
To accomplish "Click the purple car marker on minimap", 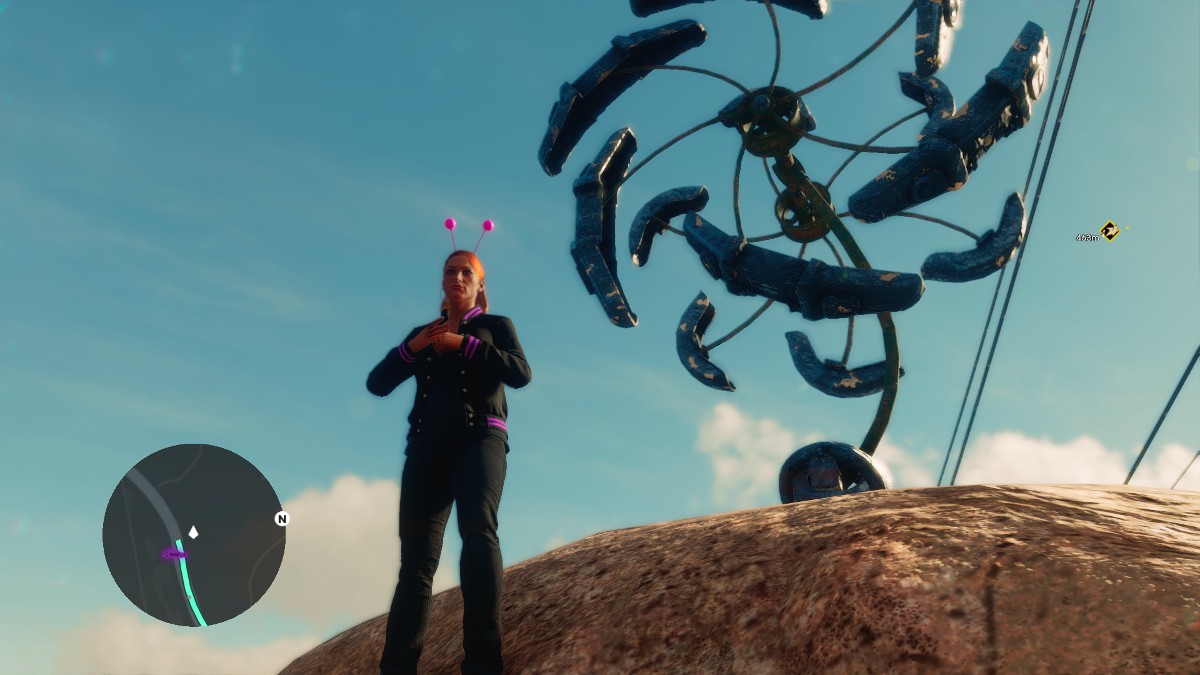I will point(174,552).
